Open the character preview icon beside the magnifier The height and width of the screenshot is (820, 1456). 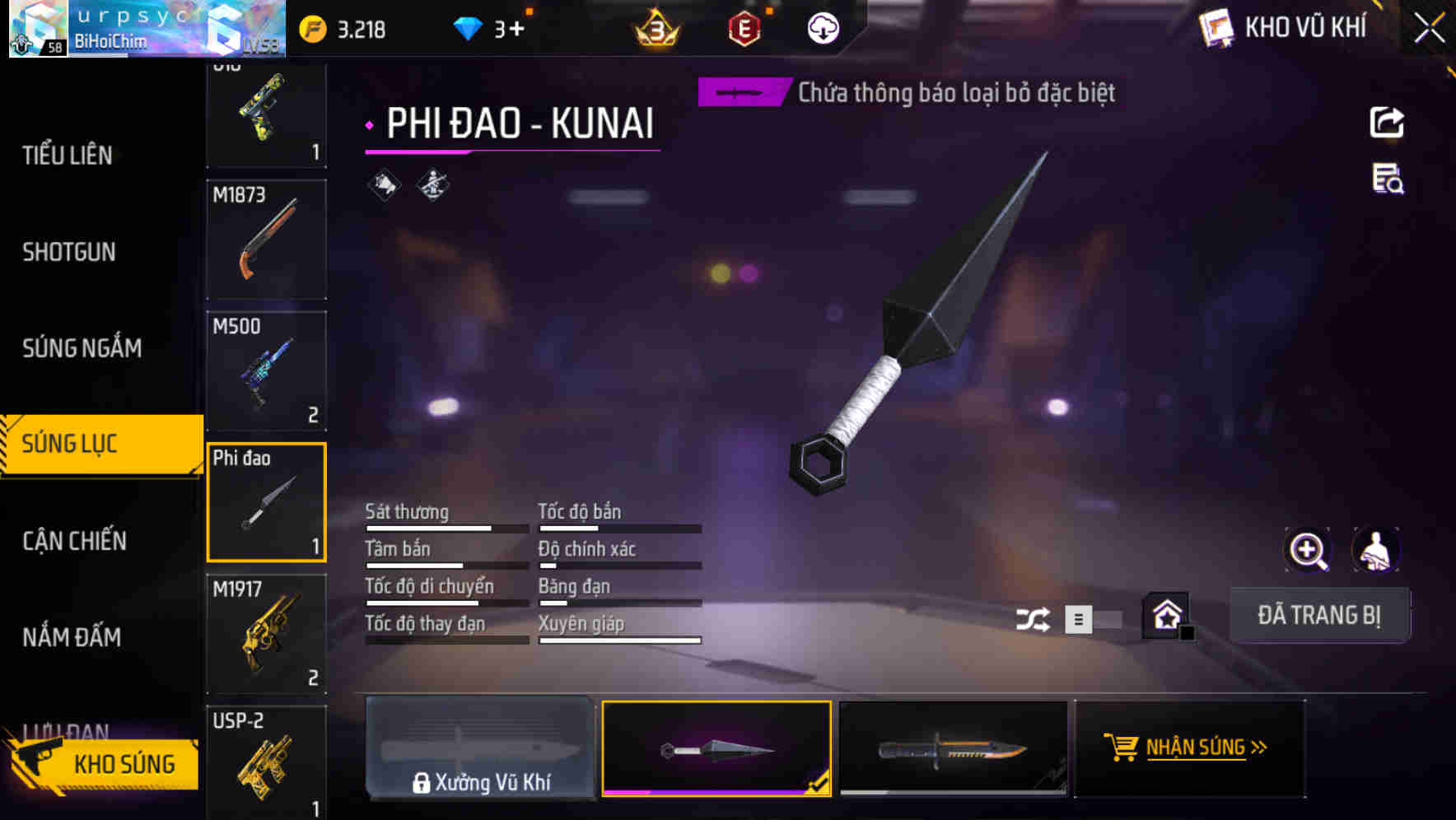(x=1375, y=550)
